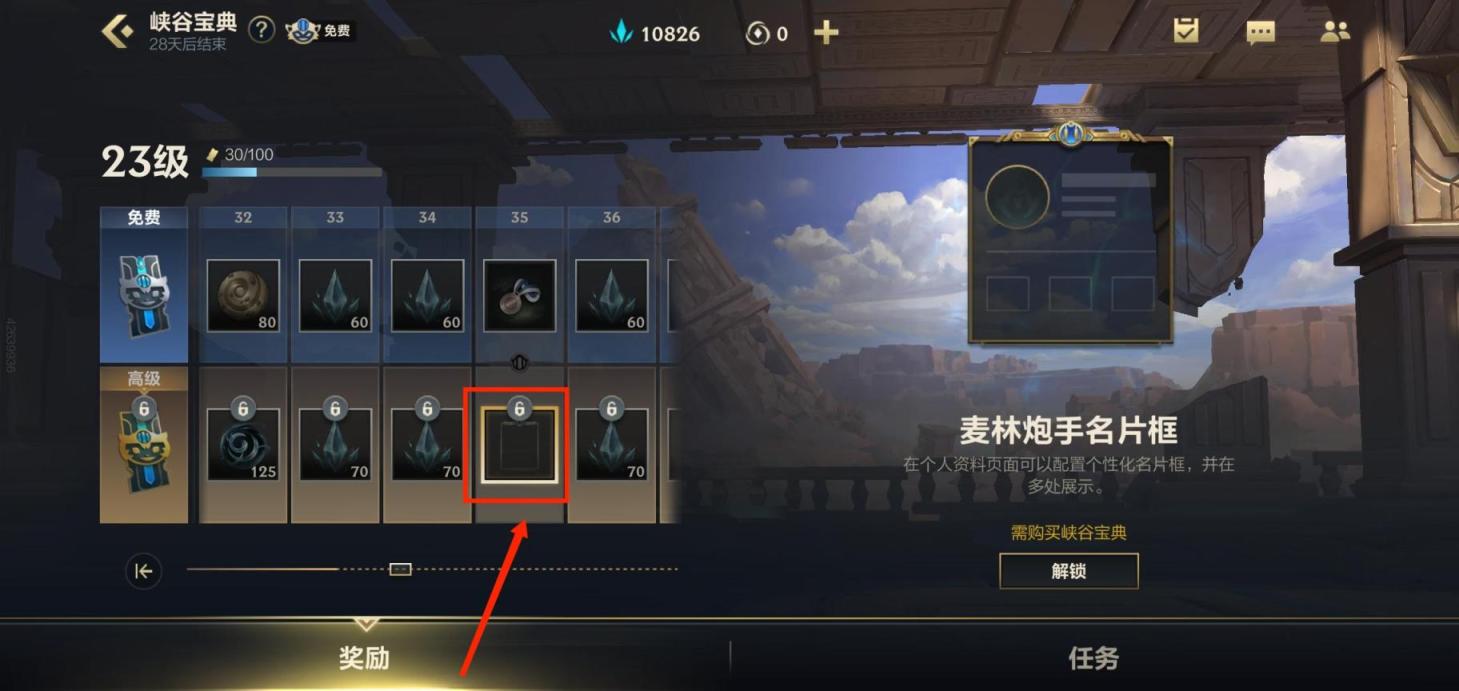Open the checklist icon in top bar
The image size is (1459, 691).
point(1186,31)
